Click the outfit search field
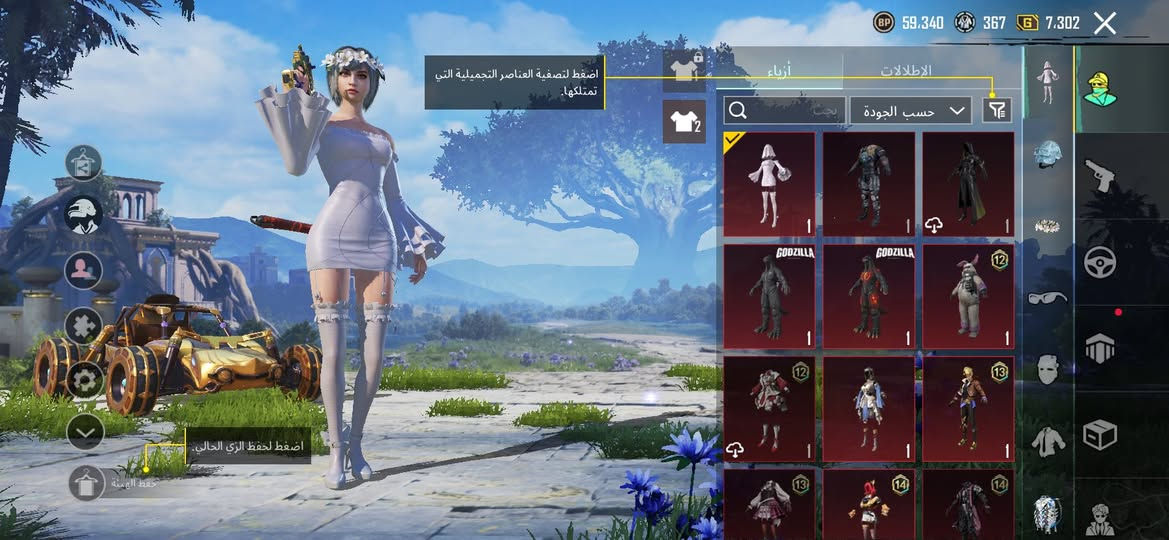The width and height of the screenshot is (1169, 540). 785,111
